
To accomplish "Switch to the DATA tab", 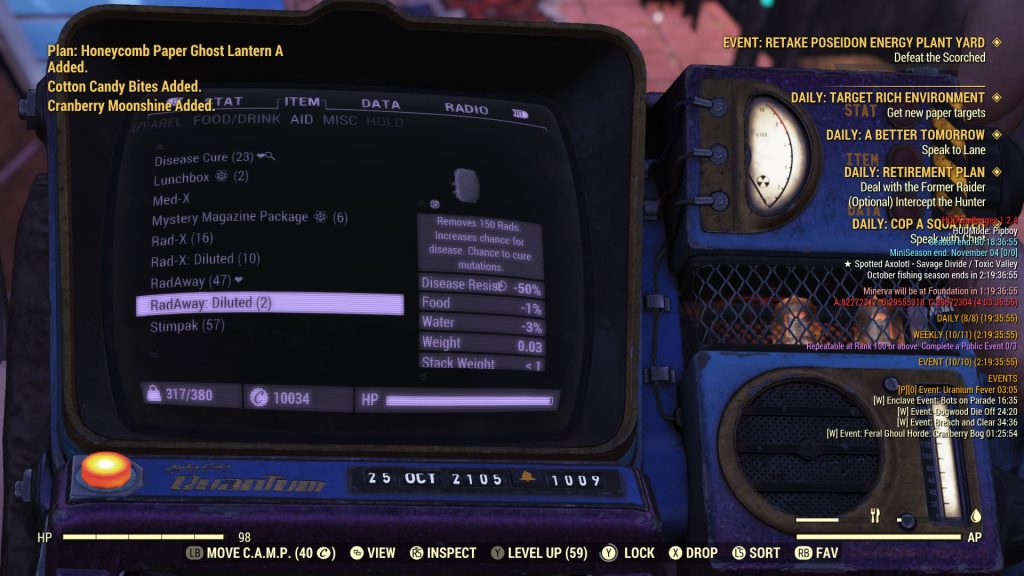I will pyautogui.click(x=380, y=104).
